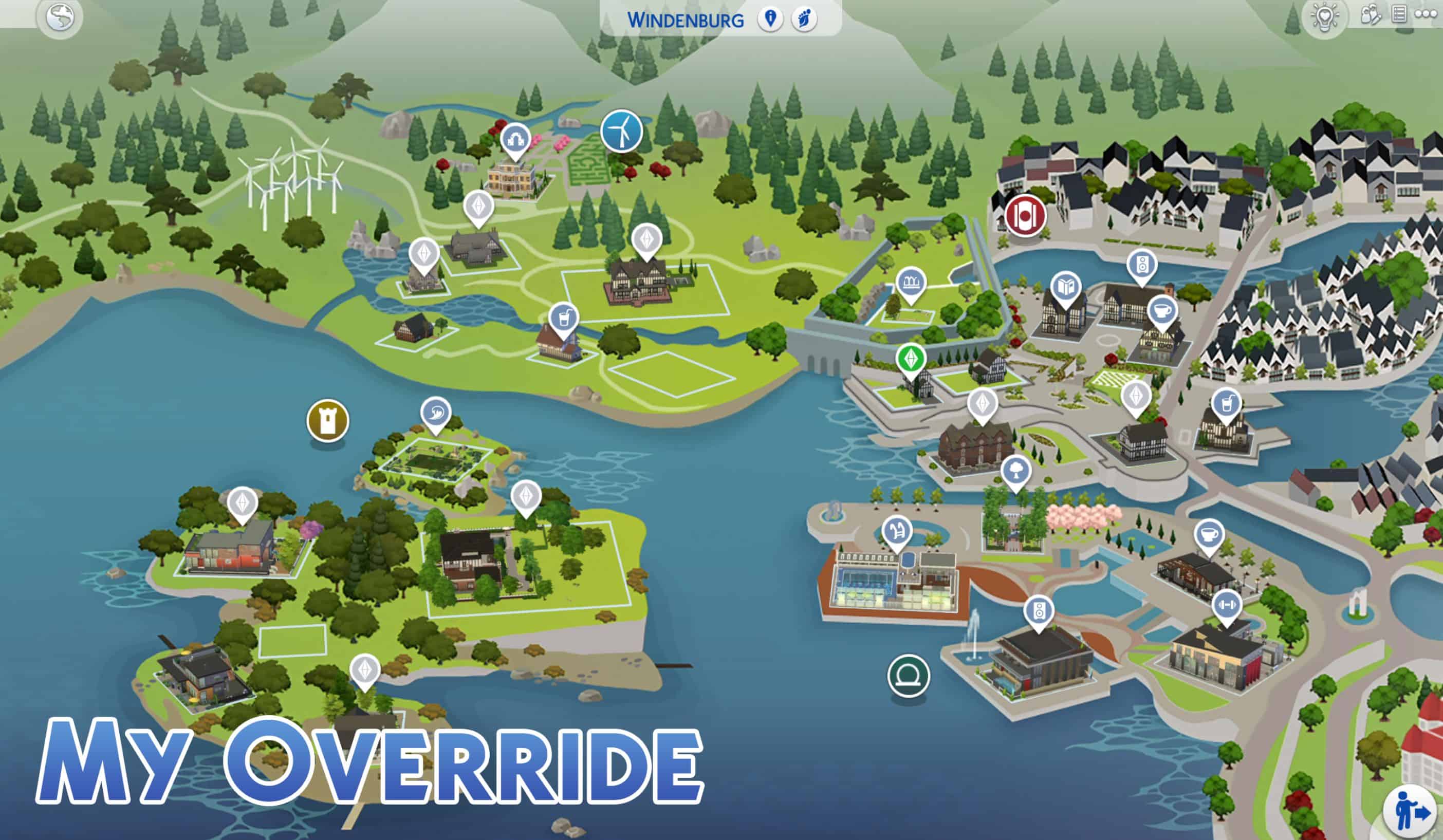Click the mansion ruins lot marker
Image resolution: width=1443 pixels, height=840 pixels.
click(515, 139)
